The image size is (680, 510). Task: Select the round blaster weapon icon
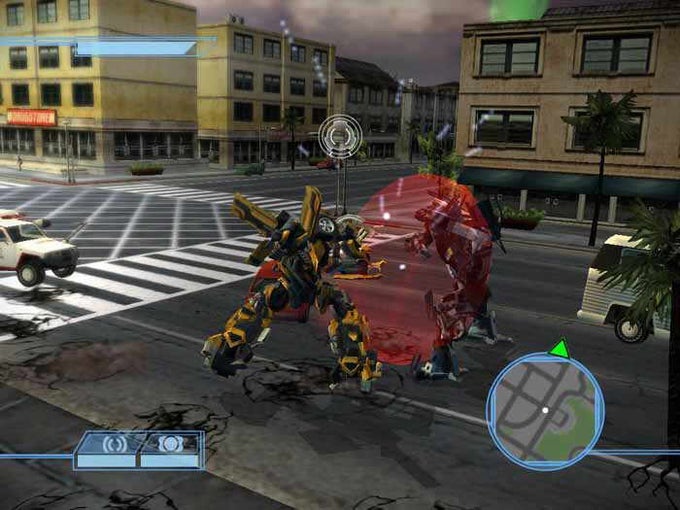[170, 444]
